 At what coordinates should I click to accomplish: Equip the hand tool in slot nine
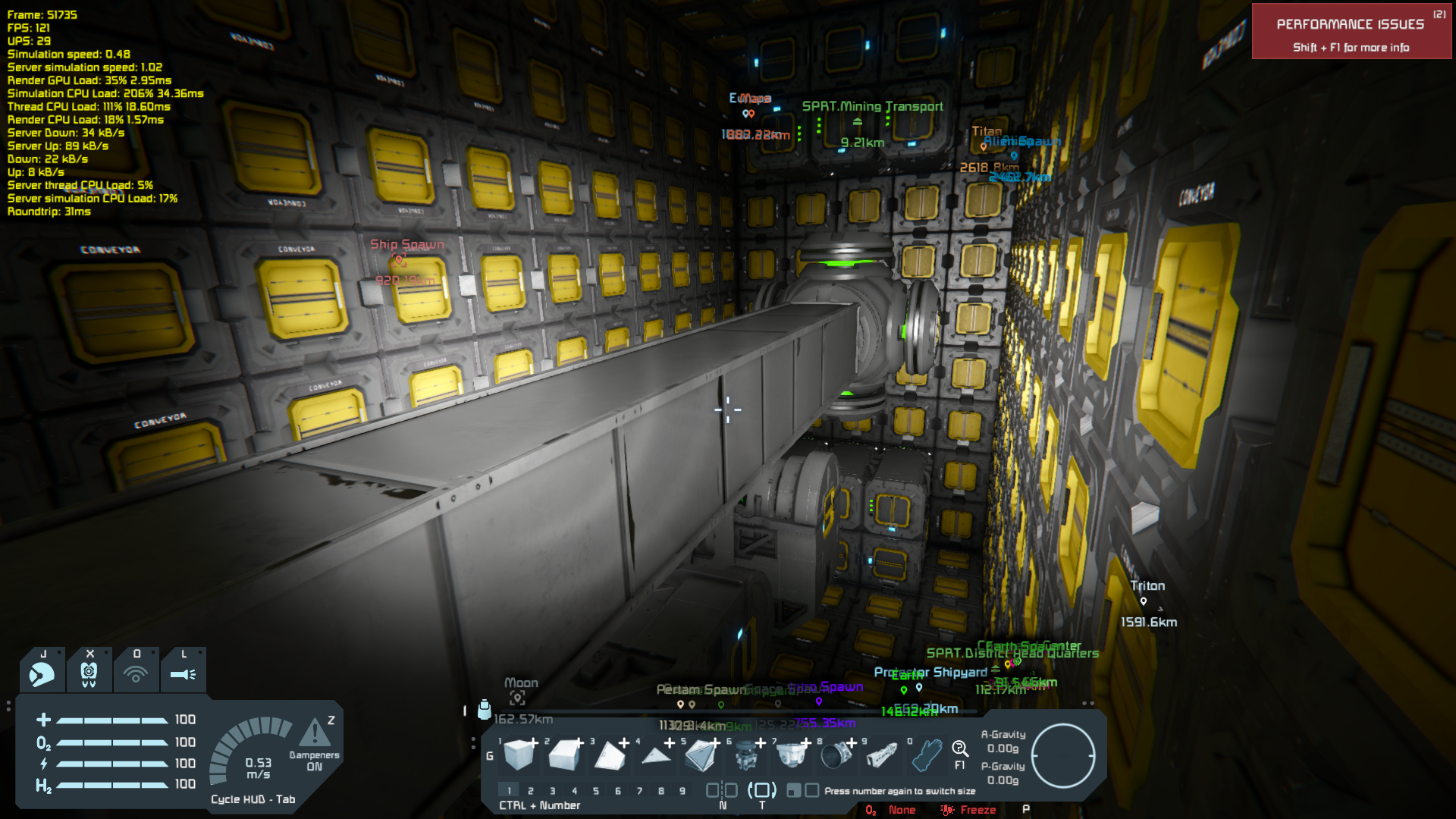point(882,755)
